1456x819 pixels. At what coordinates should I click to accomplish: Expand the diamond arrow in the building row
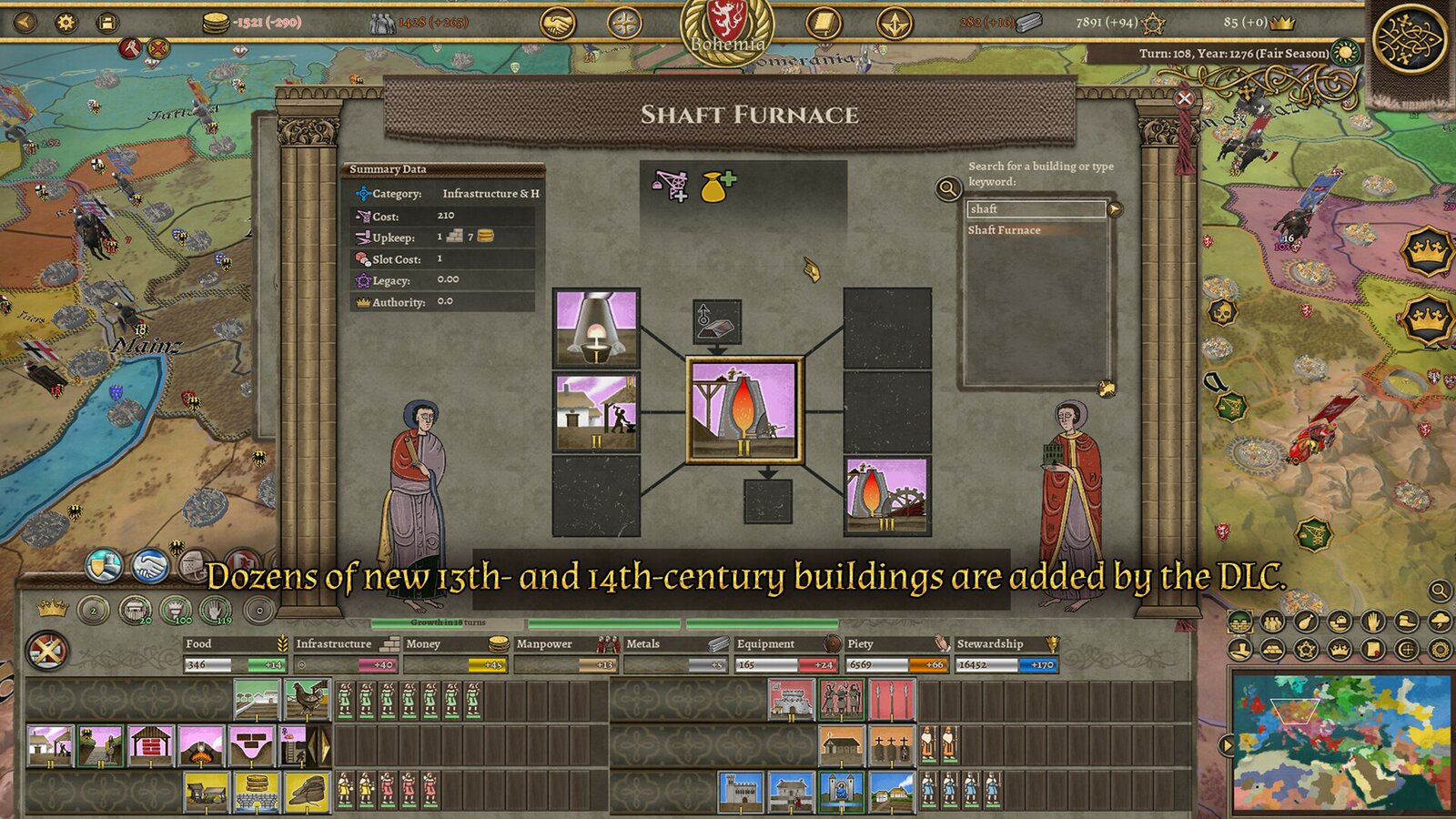point(318,744)
